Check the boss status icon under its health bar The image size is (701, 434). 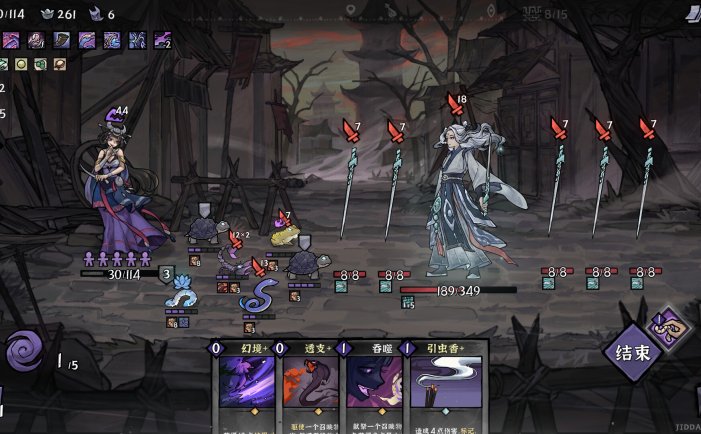click(x=408, y=302)
